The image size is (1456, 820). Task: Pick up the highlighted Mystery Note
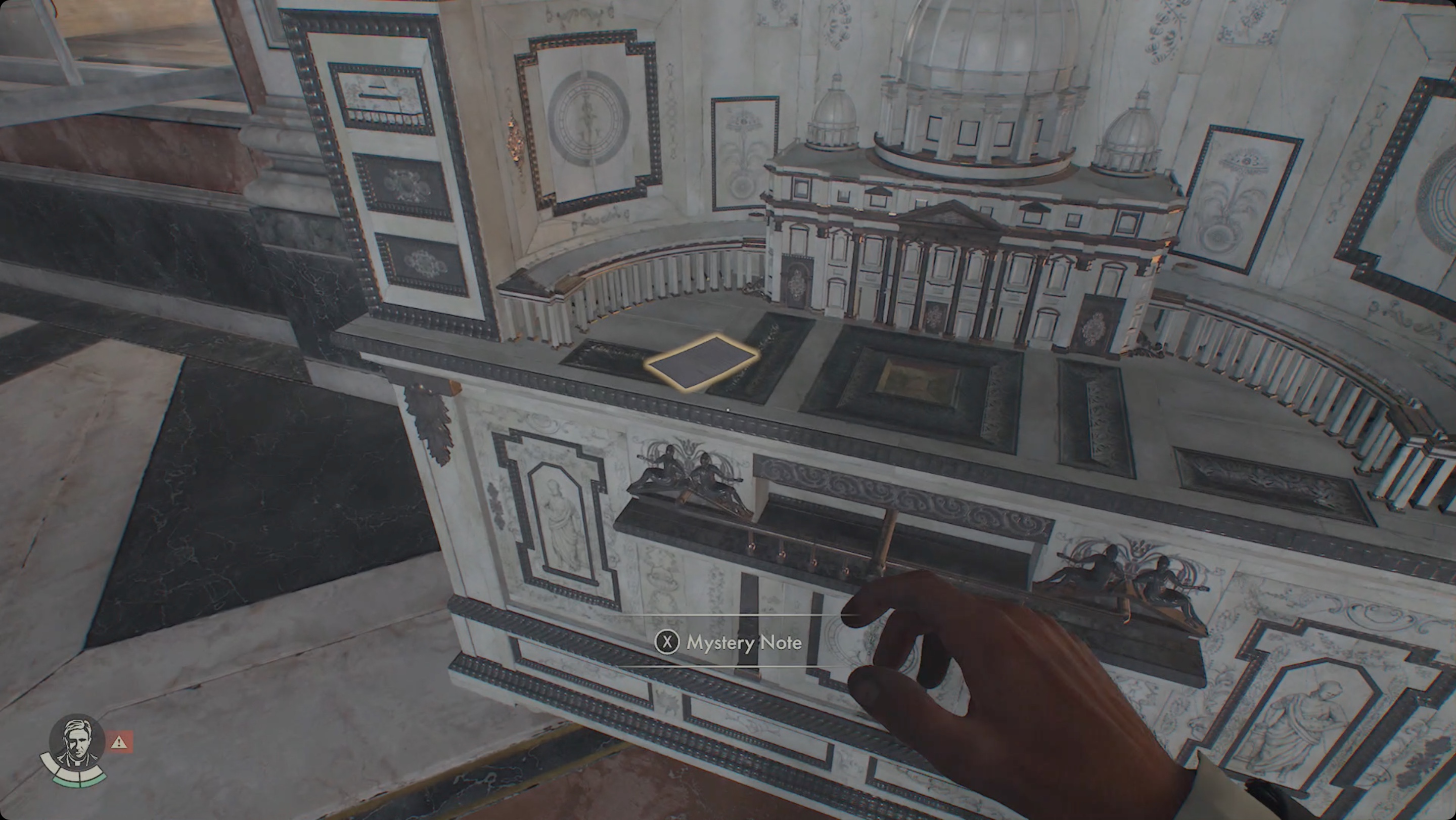pos(701,361)
